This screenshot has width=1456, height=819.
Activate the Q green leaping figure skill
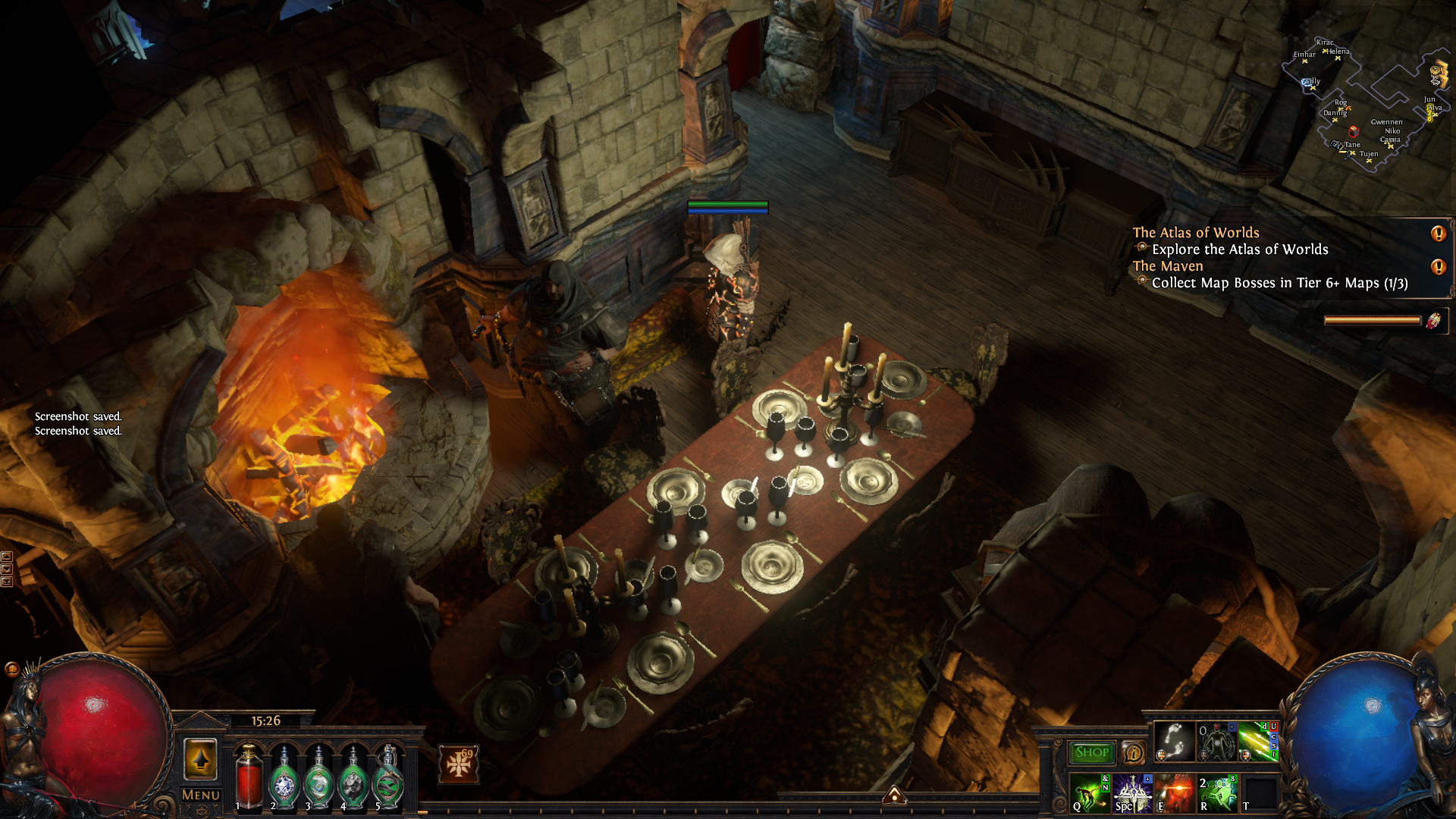(1090, 793)
